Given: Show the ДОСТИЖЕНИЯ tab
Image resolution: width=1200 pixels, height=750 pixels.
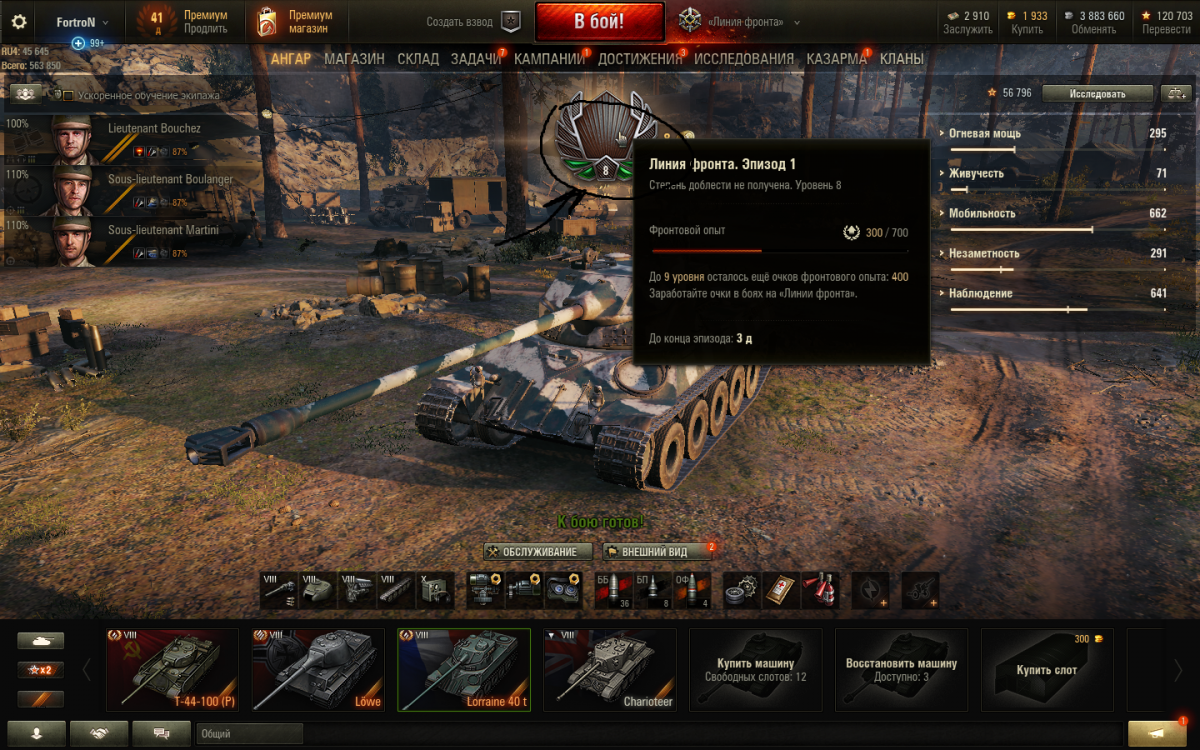Looking at the screenshot, I should [x=639, y=59].
